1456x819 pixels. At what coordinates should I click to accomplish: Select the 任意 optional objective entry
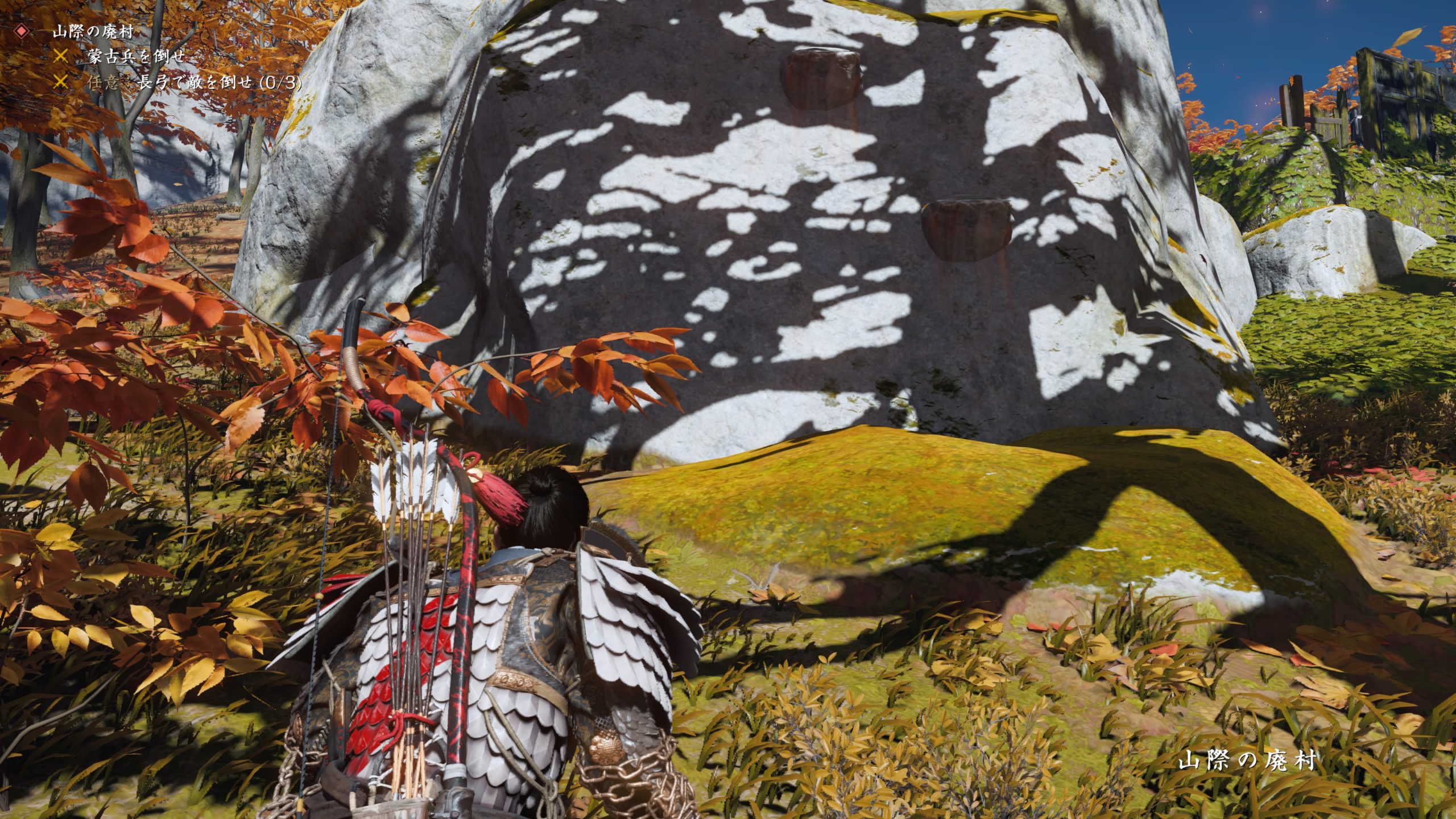[105, 83]
